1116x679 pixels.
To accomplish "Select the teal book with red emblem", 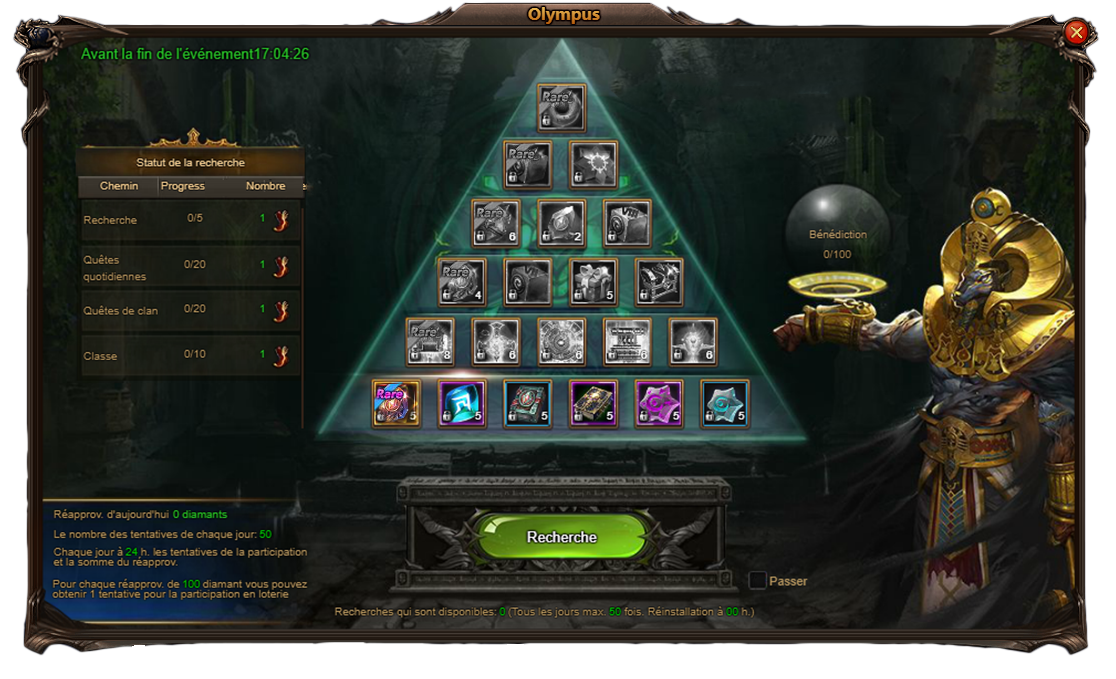I will click(528, 404).
